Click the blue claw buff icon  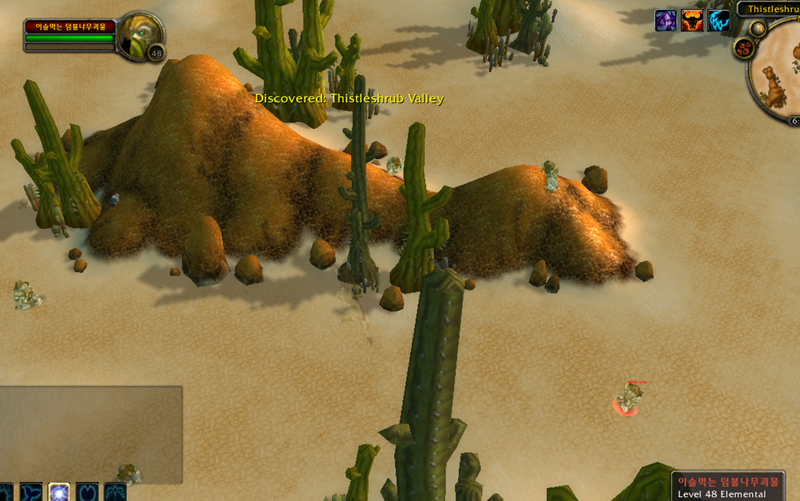click(x=719, y=20)
